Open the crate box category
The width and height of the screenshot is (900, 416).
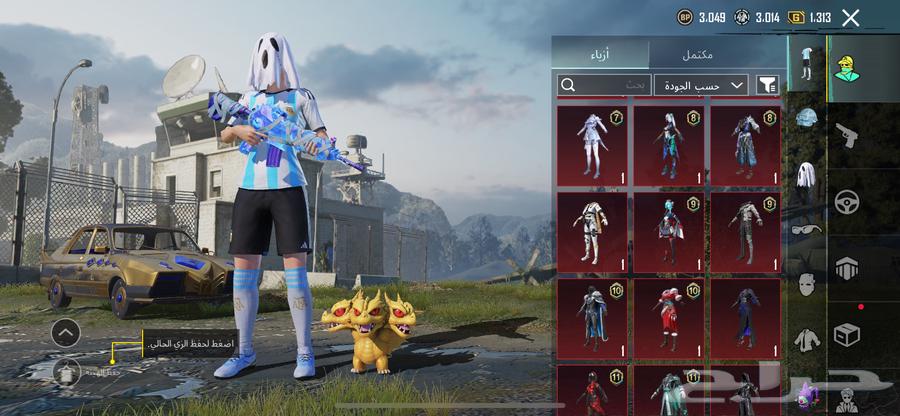click(848, 335)
